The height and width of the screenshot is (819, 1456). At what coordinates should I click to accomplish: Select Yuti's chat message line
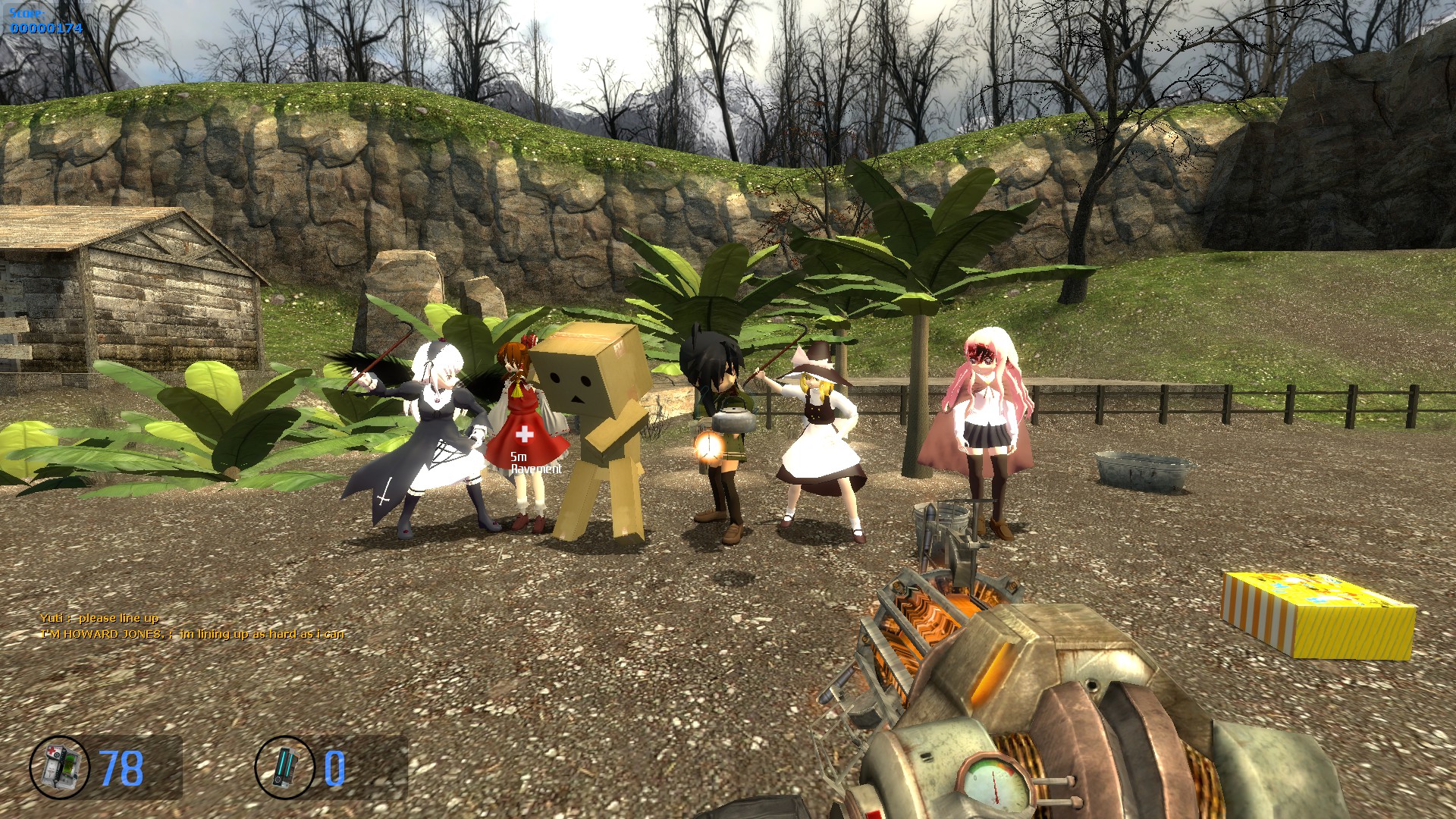coord(99,618)
